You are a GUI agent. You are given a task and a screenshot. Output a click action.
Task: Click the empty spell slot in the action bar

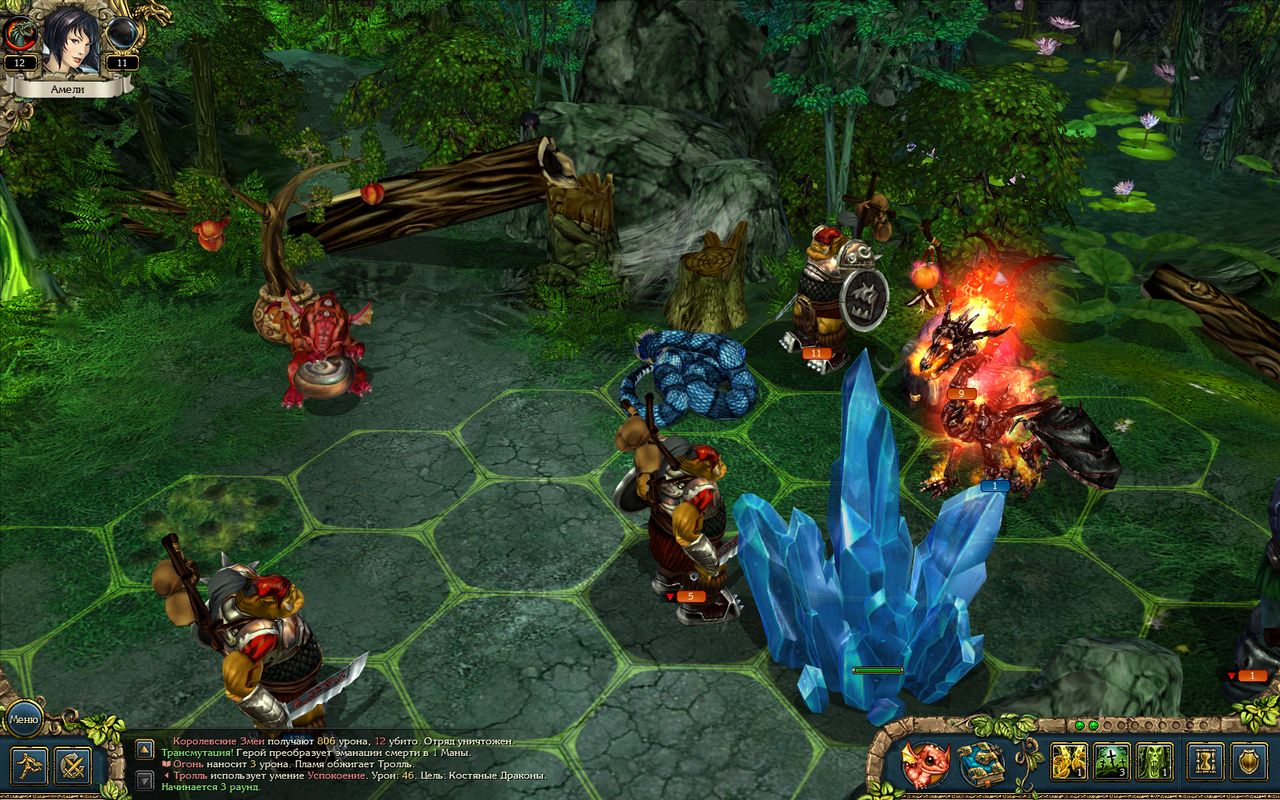click(x=1250, y=762)
